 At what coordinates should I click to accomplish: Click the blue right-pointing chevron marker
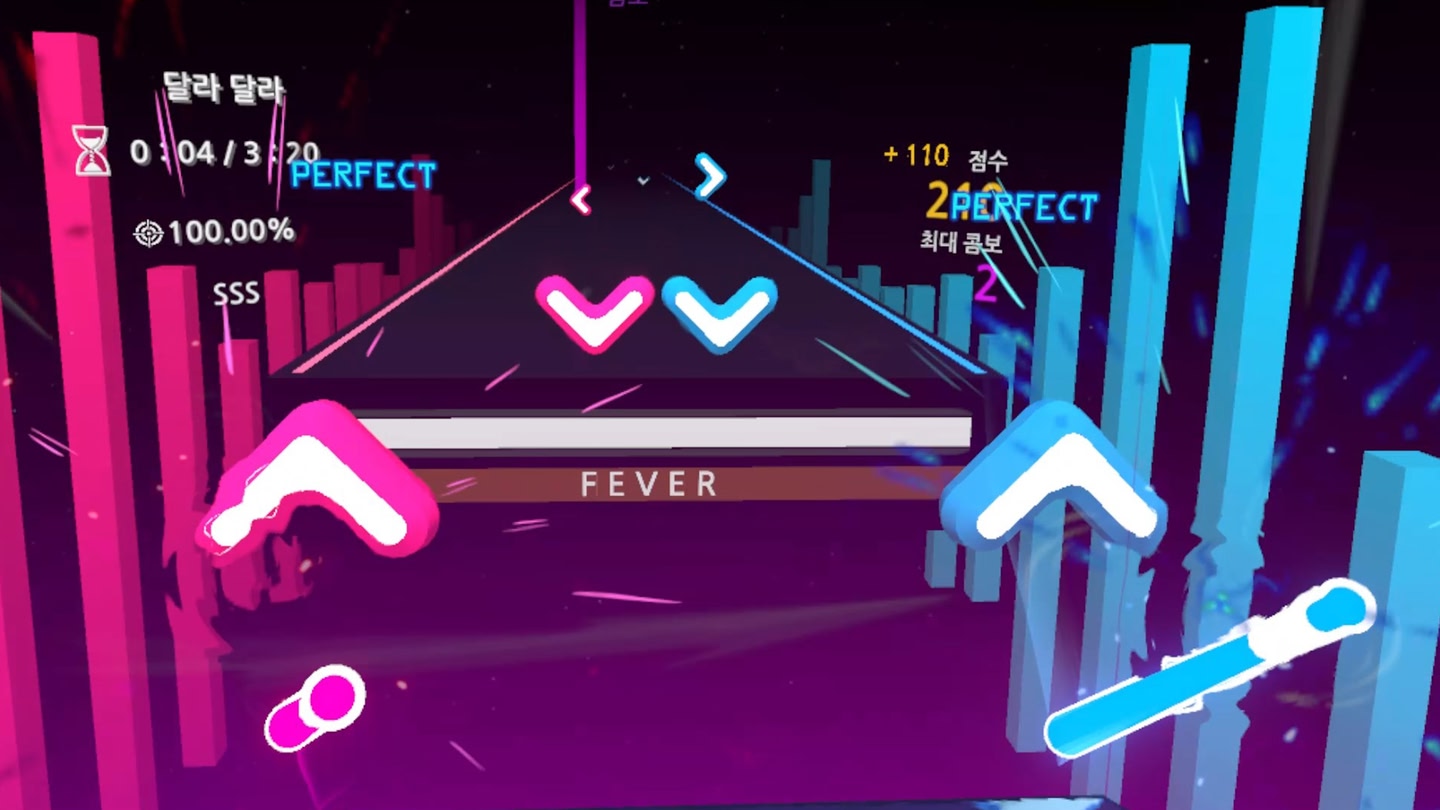click(709, 175)
